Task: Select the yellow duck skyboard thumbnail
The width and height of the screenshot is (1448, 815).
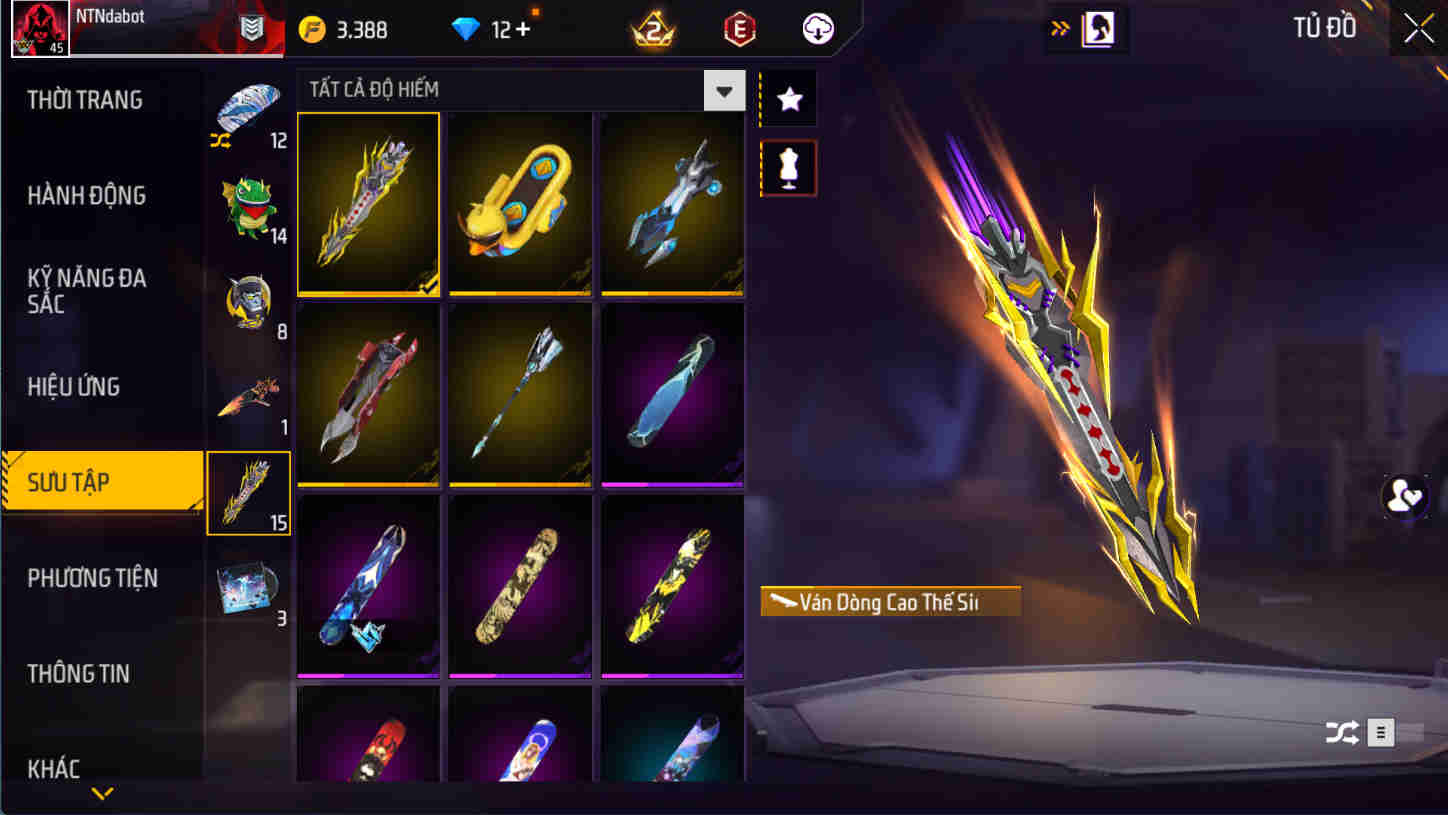Action: click(x=520, y=204)
